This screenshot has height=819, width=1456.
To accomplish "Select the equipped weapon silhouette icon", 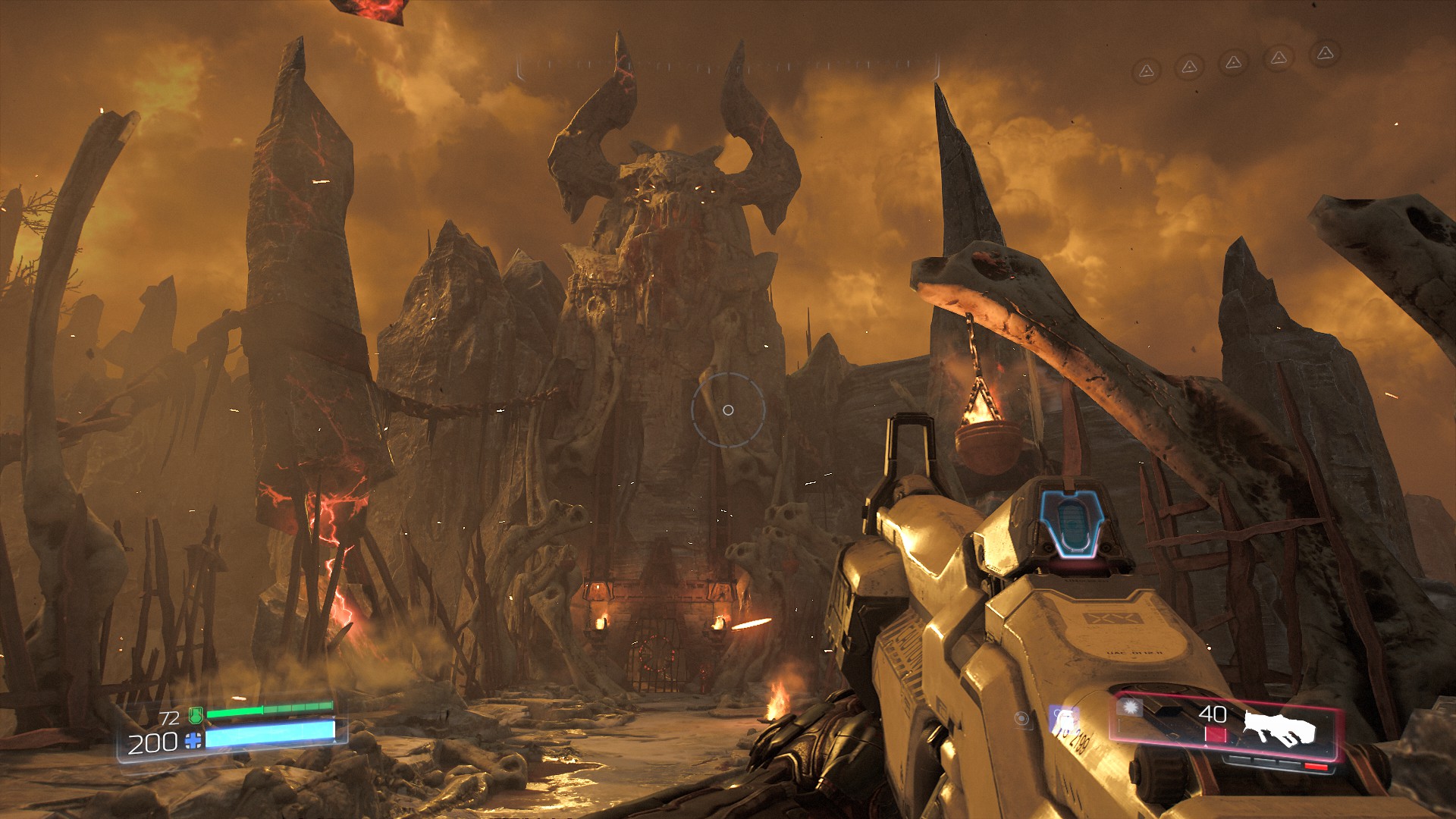I will click(x=1279, y=730).
